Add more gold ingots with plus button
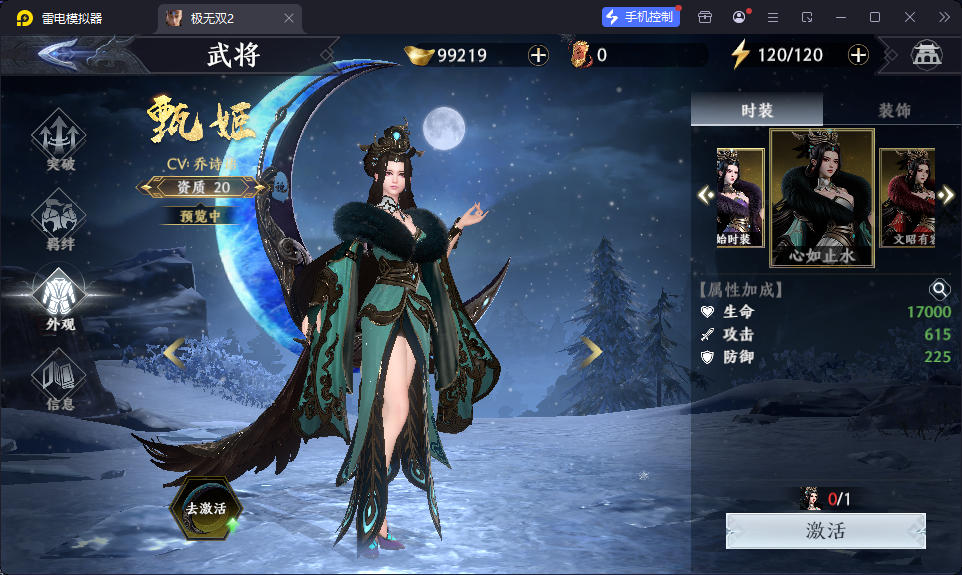The height and width of the screenshot is (575, 962). (x=538, y=55)
